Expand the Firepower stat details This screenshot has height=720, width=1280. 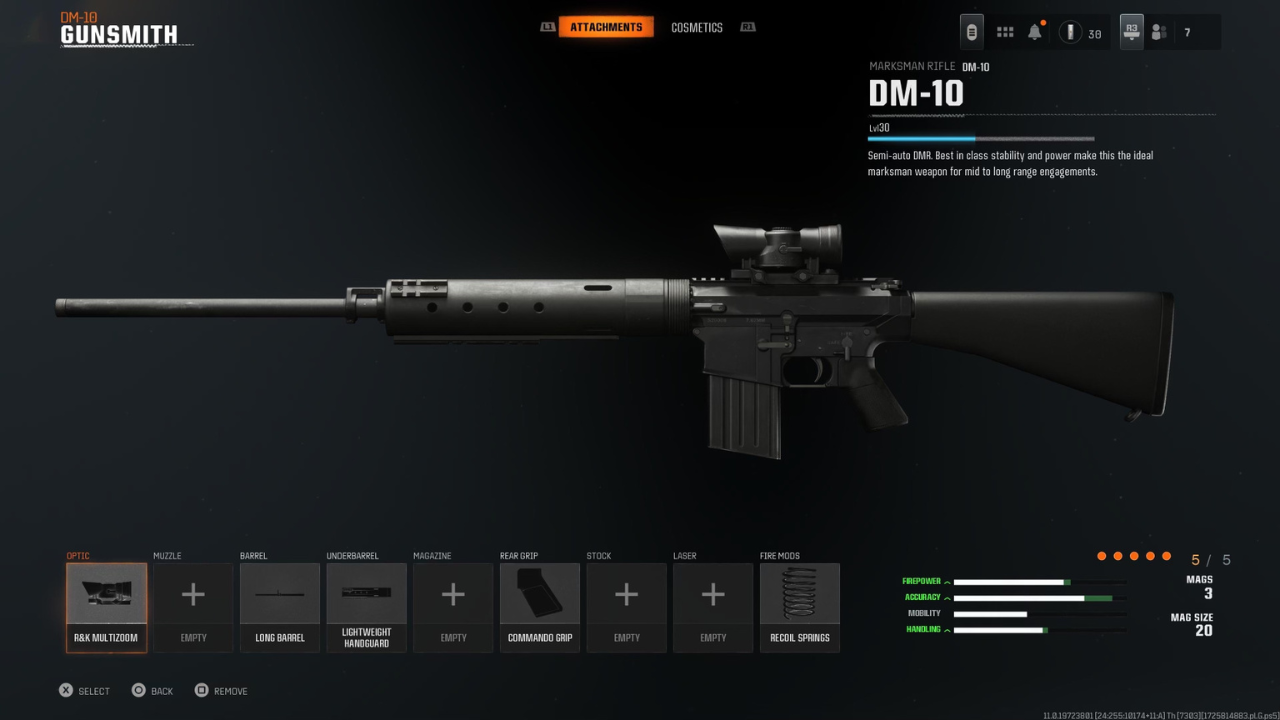[x=927, y=581]
